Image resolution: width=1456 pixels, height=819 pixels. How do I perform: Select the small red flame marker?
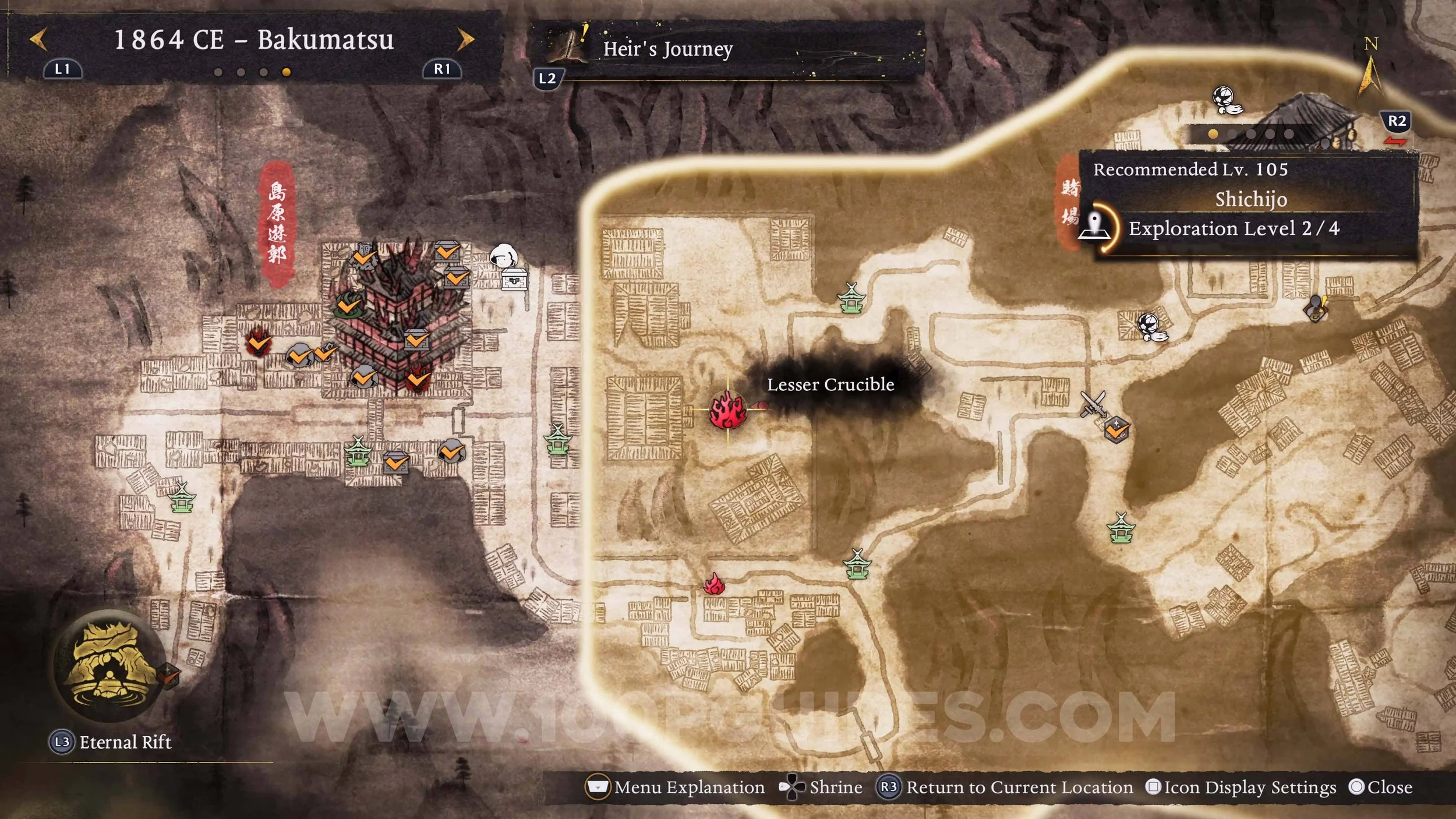(x=714, y=584)
